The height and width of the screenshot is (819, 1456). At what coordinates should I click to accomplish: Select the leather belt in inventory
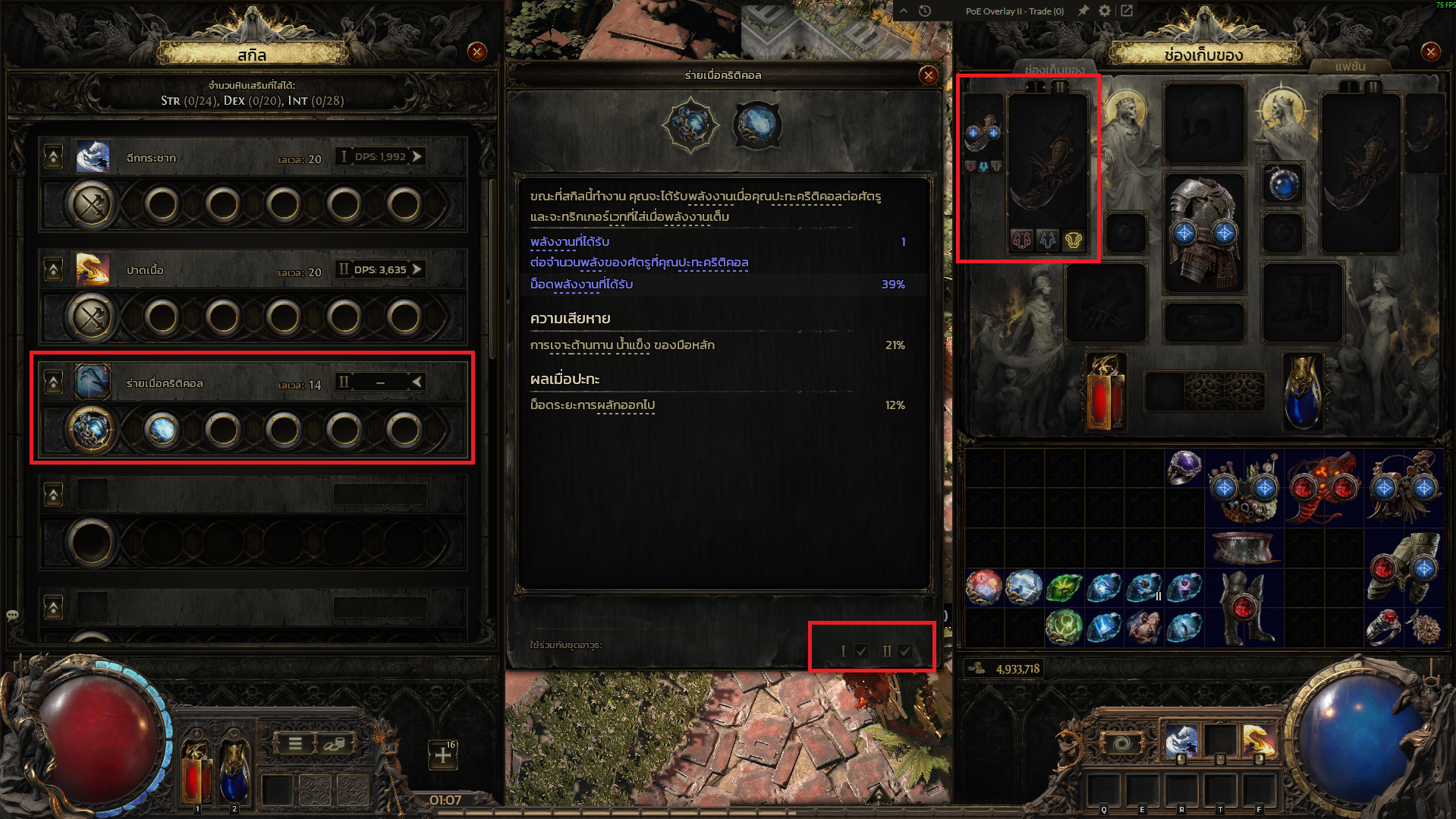1243,547
